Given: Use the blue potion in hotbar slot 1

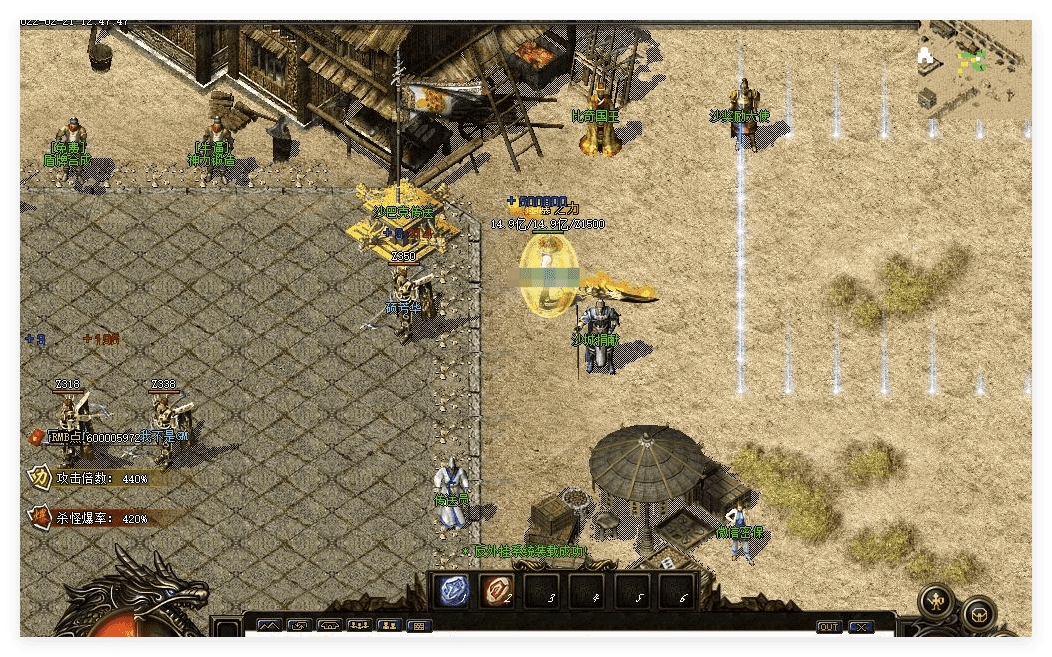Looking at the screenshot, I should (x=455, y=591).
